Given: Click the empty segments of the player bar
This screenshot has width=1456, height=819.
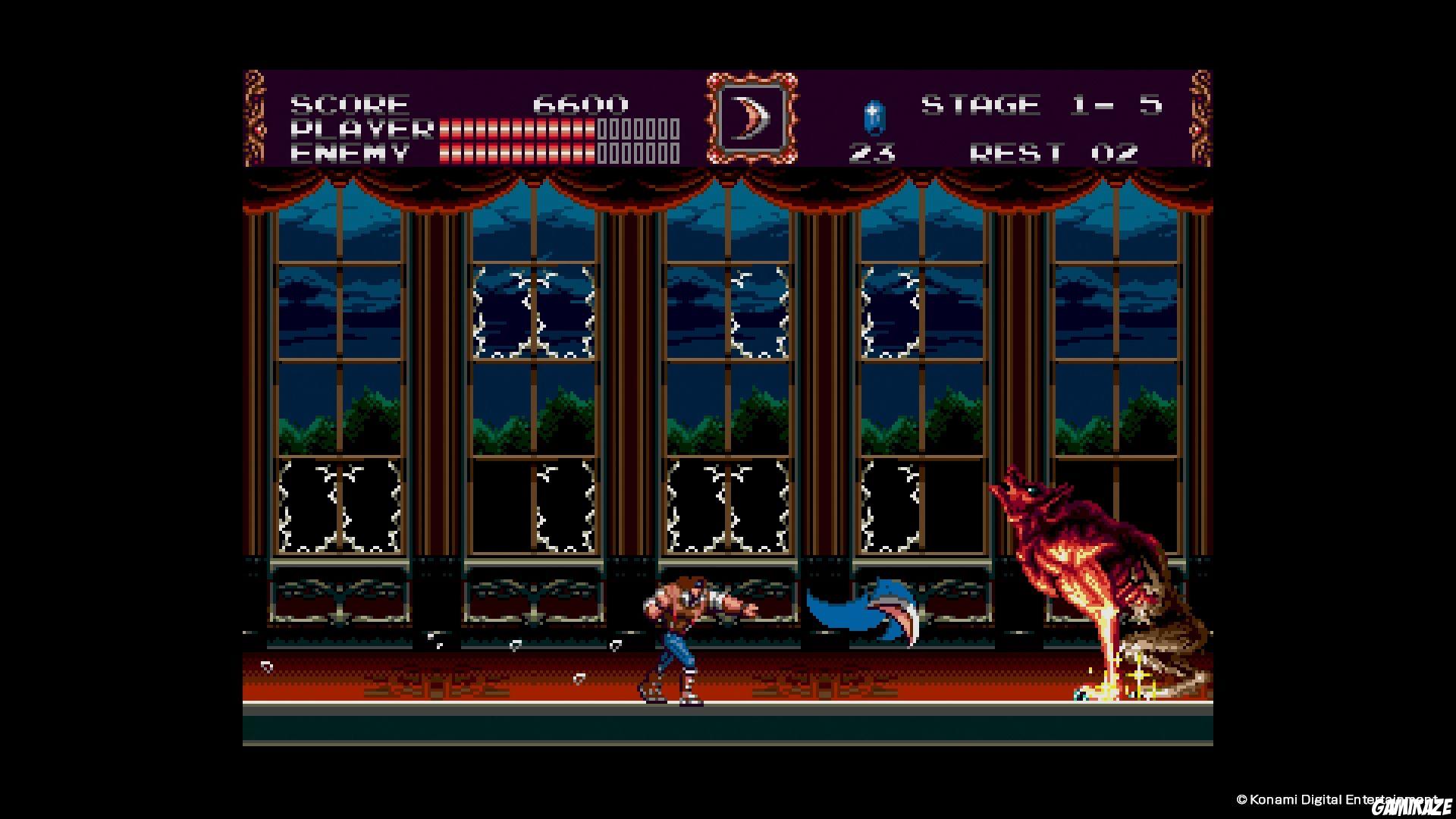Looking at the screenshot, I should 637,129.
